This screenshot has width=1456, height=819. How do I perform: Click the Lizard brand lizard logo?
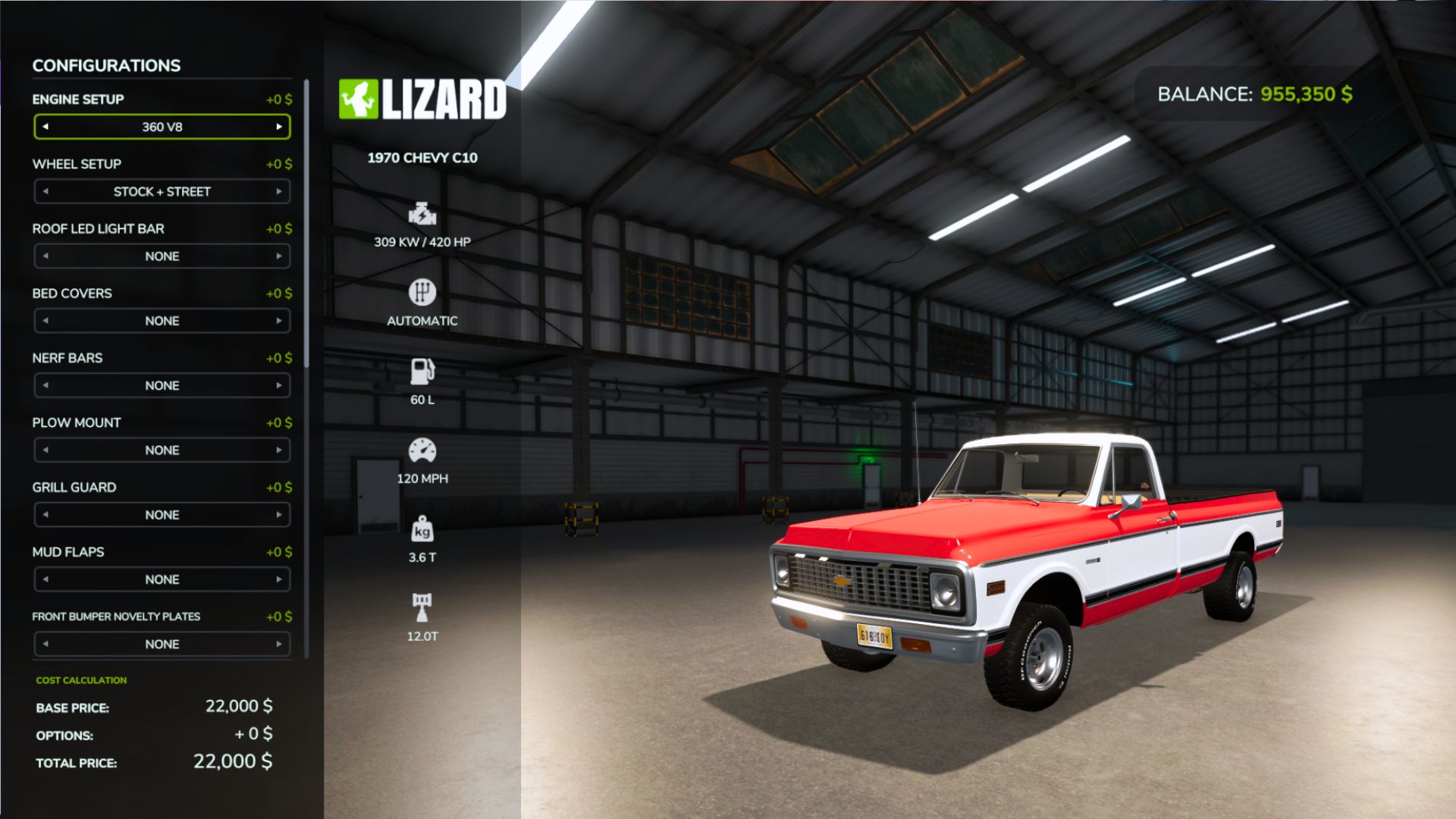[358, 97]
